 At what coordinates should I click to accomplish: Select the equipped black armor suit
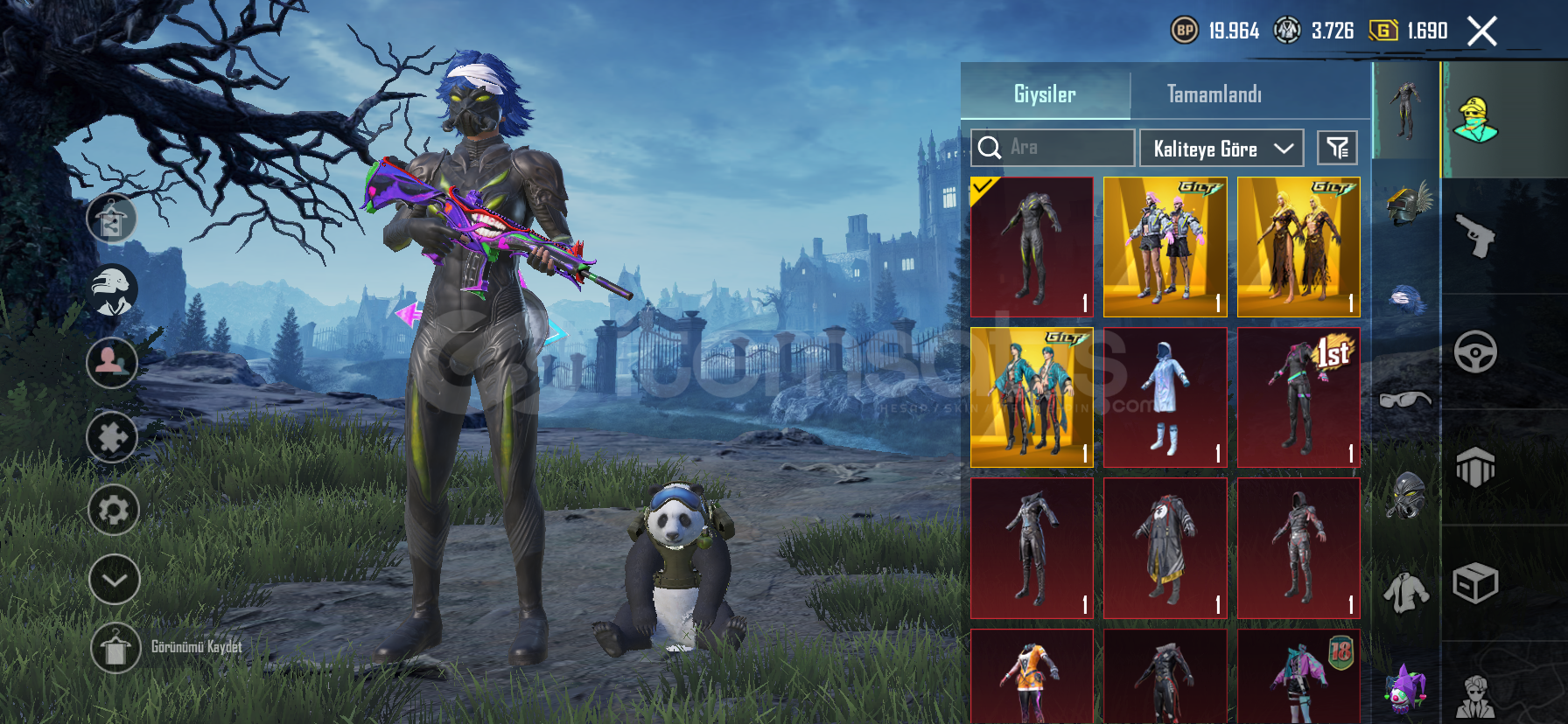[1032, 247]
